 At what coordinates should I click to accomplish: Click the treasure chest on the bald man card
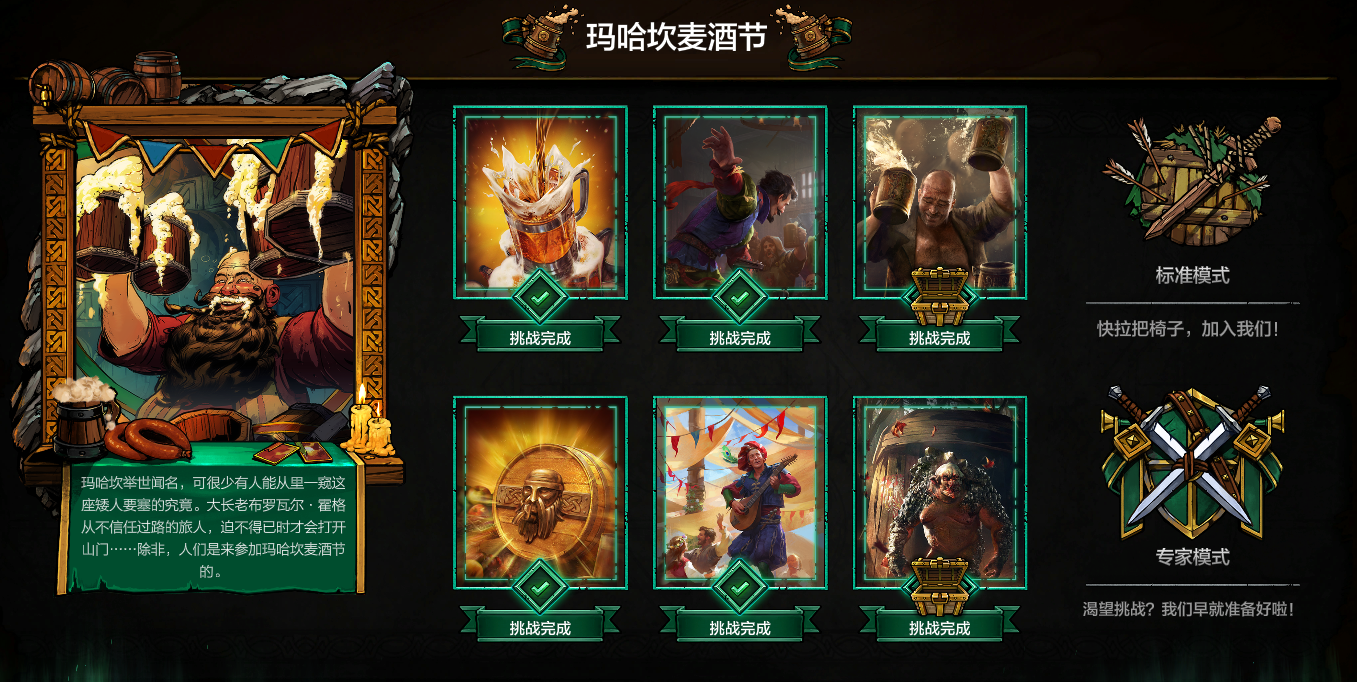tap(940, 292)
